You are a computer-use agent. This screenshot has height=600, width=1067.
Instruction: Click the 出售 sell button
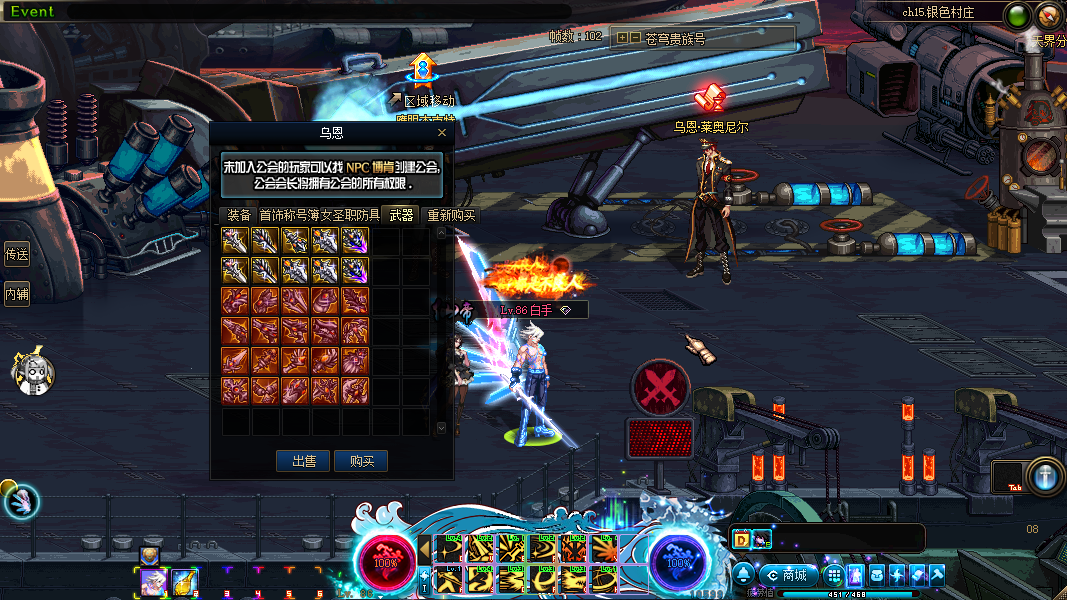click(x=304, y=461)
